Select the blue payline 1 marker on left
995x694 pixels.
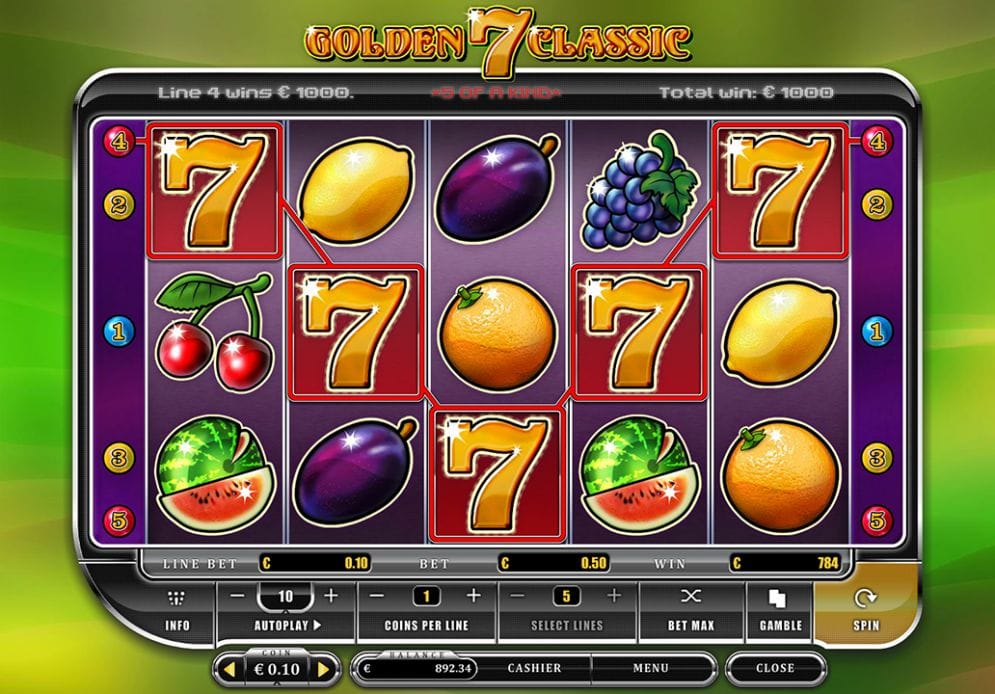coord(118,329)
